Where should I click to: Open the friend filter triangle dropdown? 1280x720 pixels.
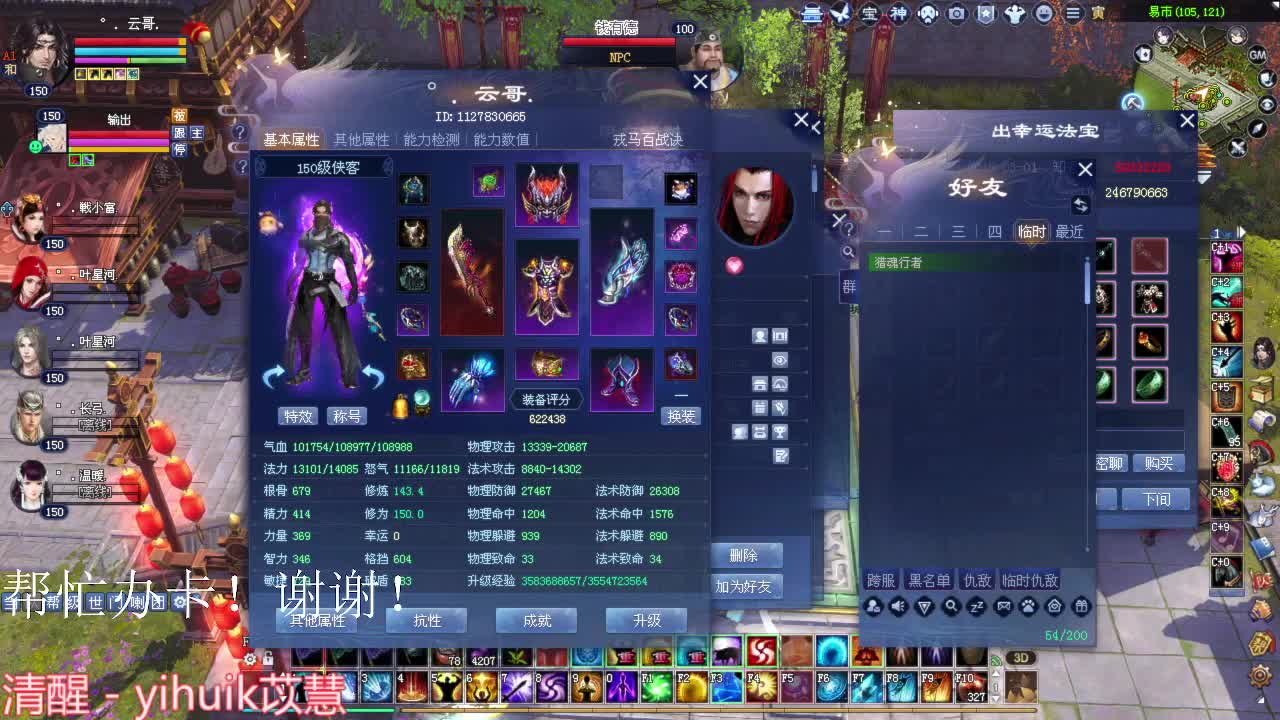(924, 606)
